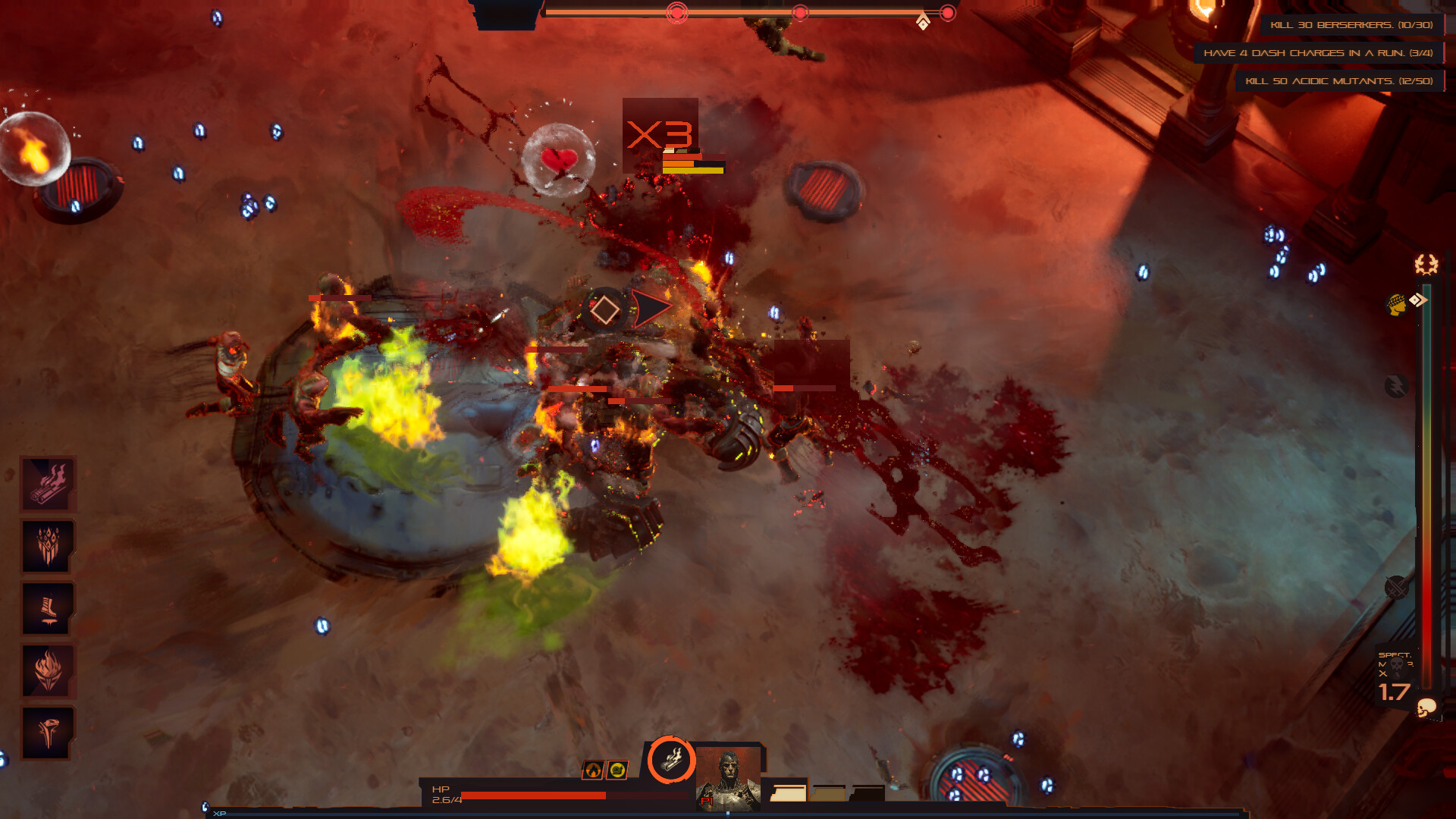1456x819 pixels.
Task: Select the flaming gun ability icon in left sidebar
Action: pos(48,482)
